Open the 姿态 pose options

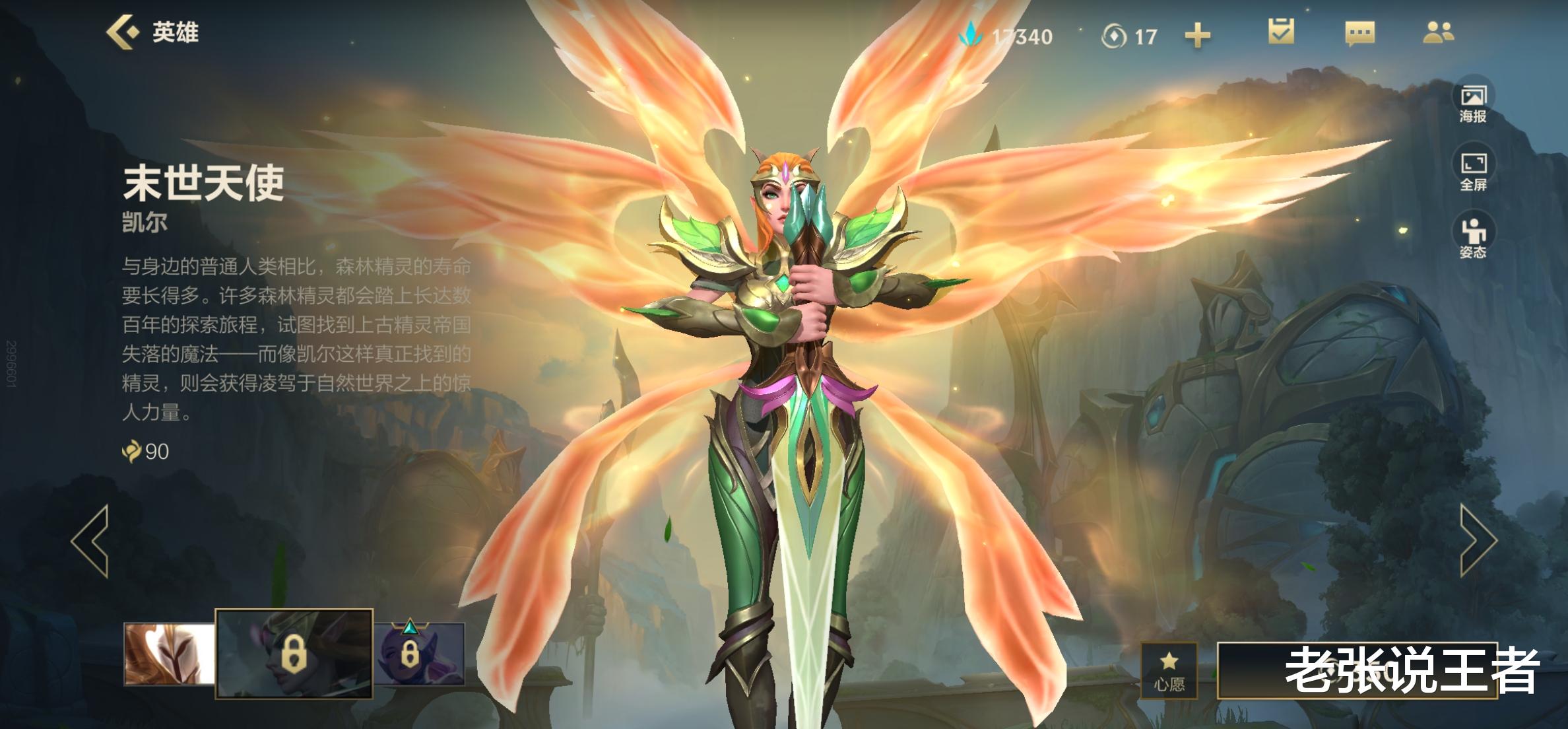[1473, 239]
